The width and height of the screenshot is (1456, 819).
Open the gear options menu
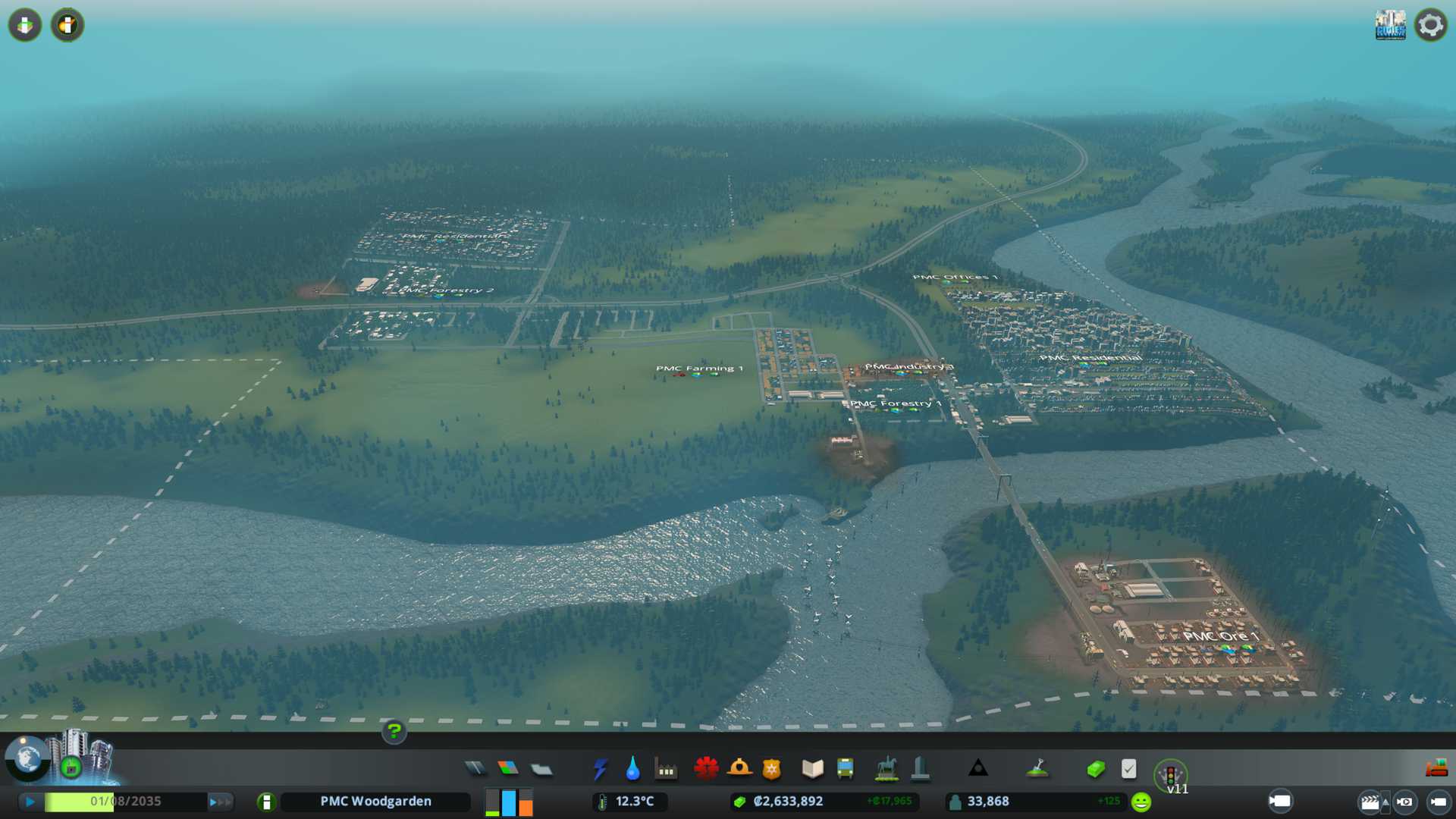tap(1431, 25)
